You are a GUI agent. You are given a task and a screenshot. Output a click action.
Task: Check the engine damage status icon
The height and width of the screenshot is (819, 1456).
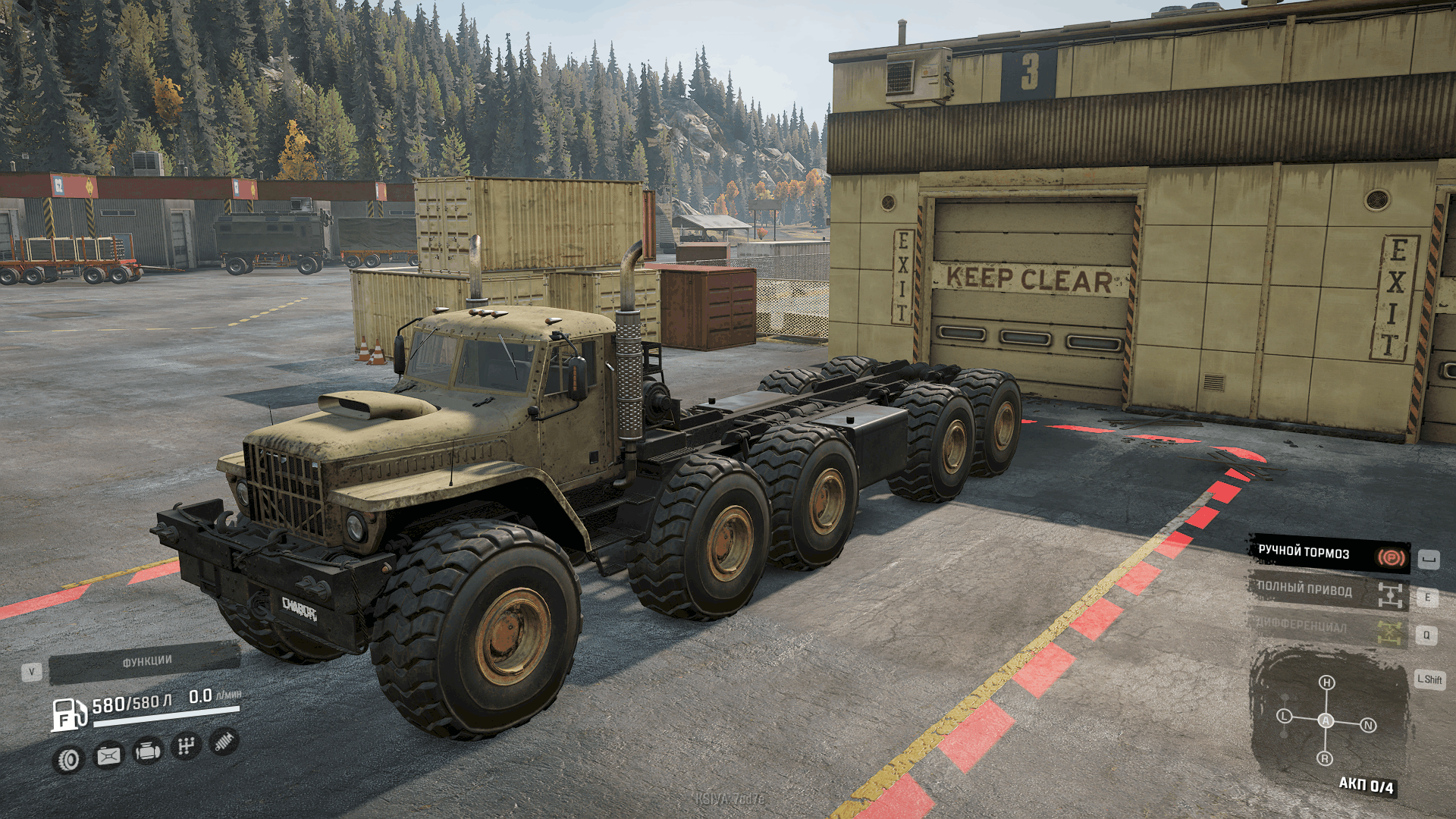click(x=147, y=751)
